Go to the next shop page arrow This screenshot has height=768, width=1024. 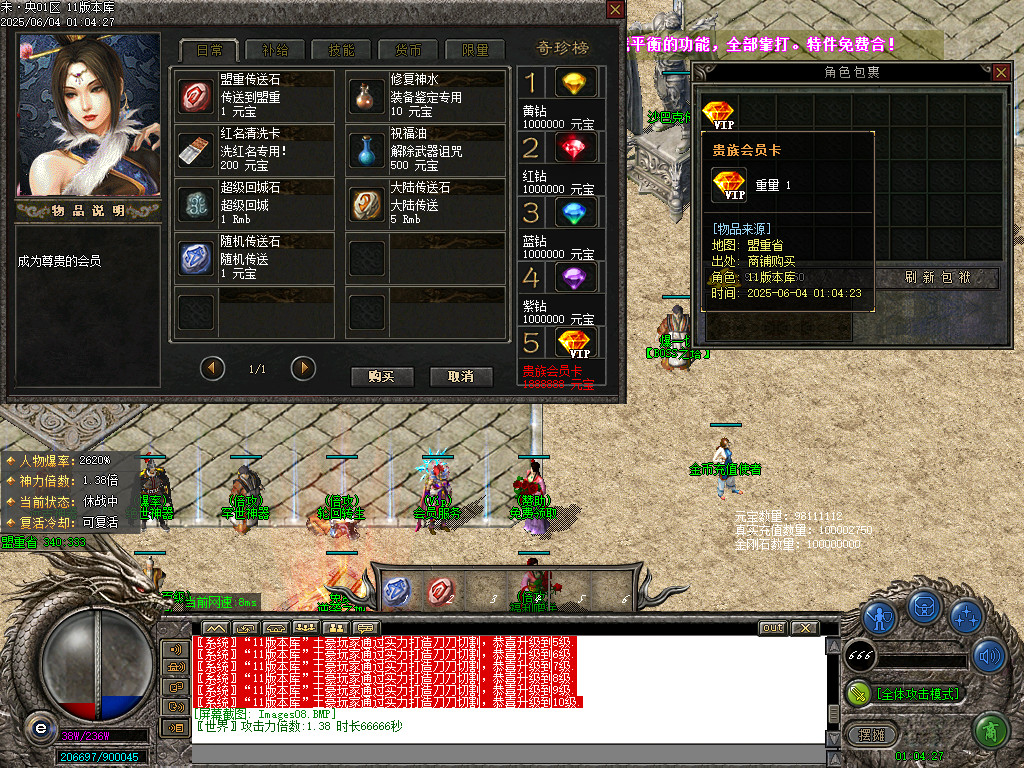303,369
